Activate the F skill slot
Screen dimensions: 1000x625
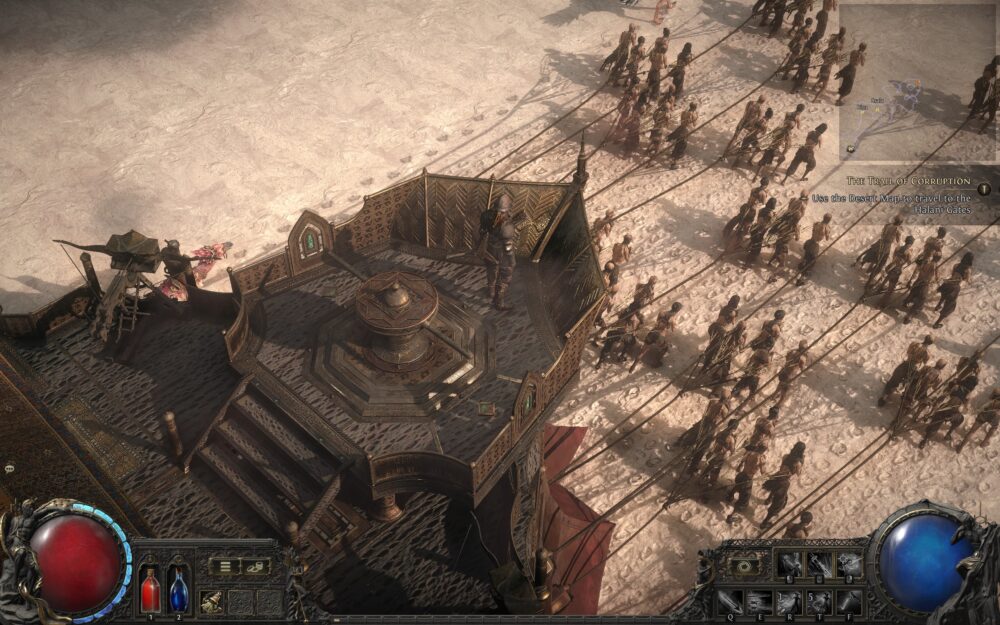(x=848, y=599)
